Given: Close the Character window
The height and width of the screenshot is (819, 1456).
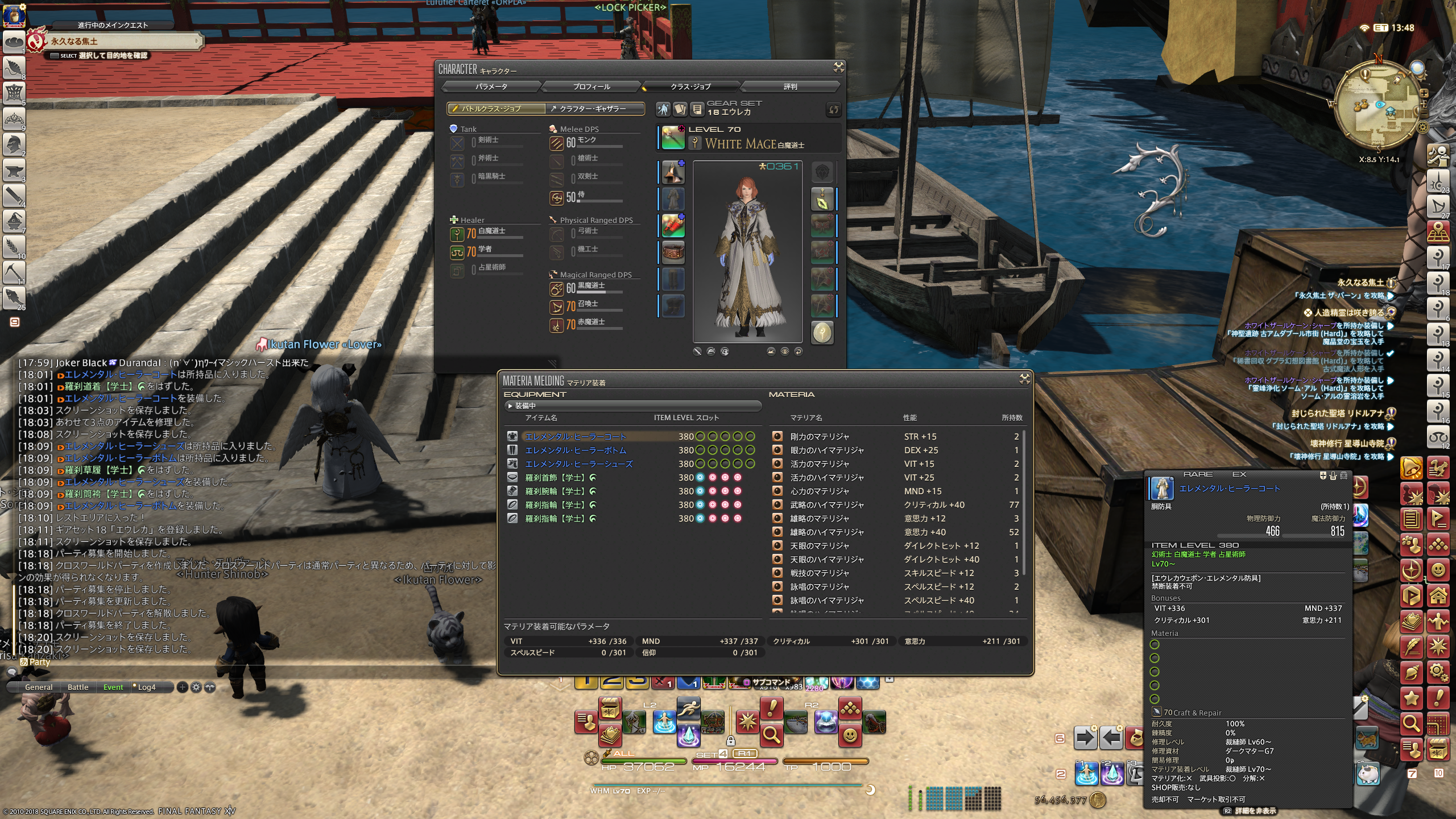Looking at the screenshot, I should point(838,68).
